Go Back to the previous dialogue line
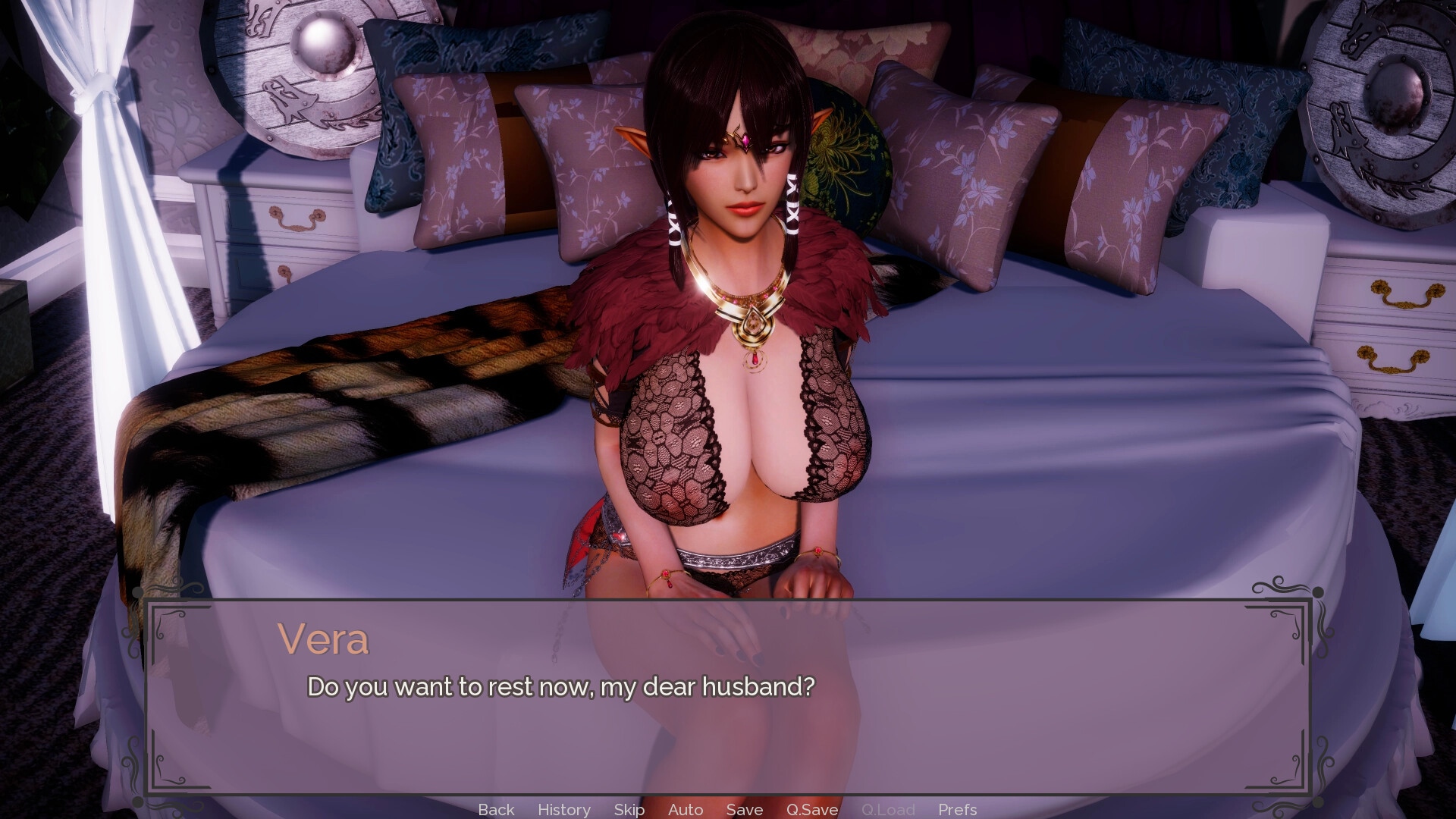The height and width of the screenshot is (819, 1456). 496,809
